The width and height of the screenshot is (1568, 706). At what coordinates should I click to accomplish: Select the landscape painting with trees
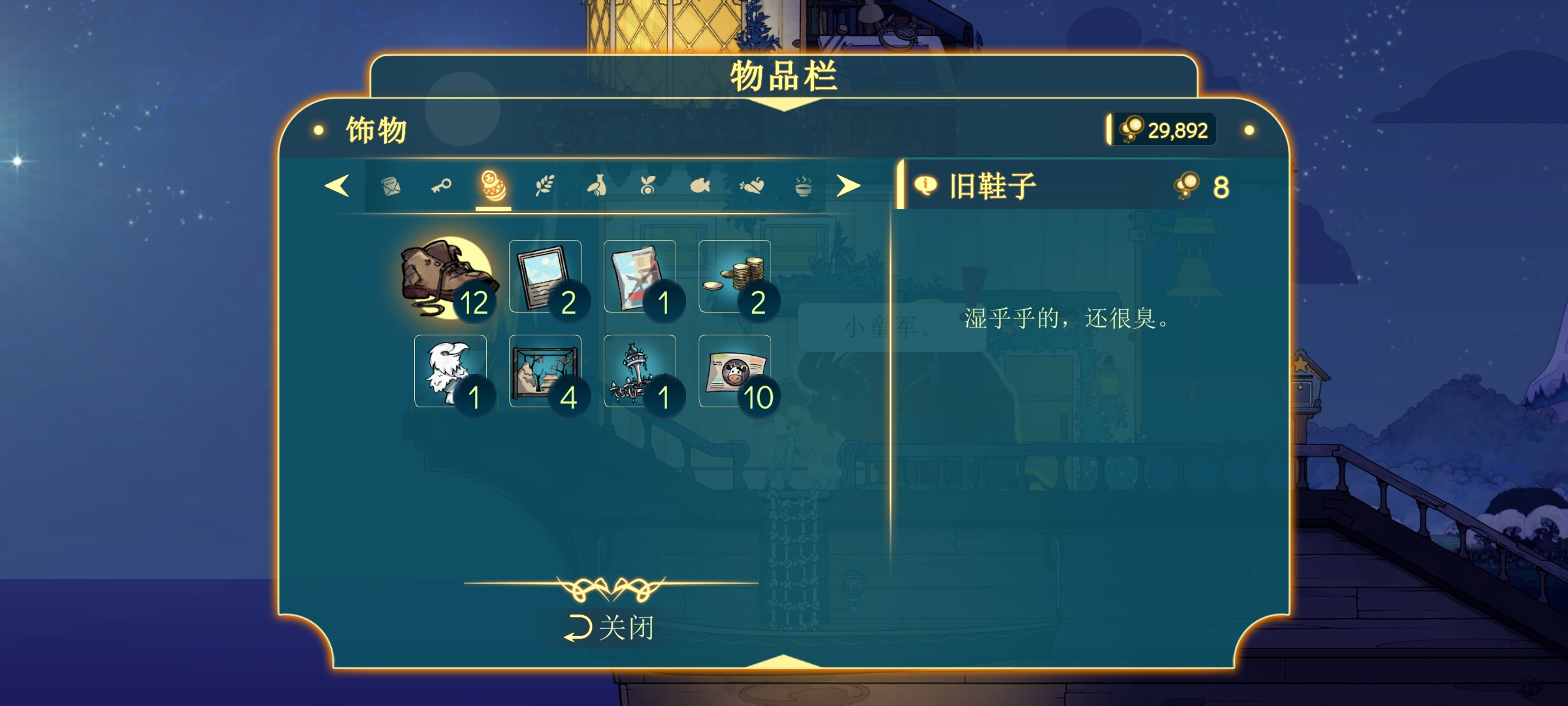coord(545,371)
